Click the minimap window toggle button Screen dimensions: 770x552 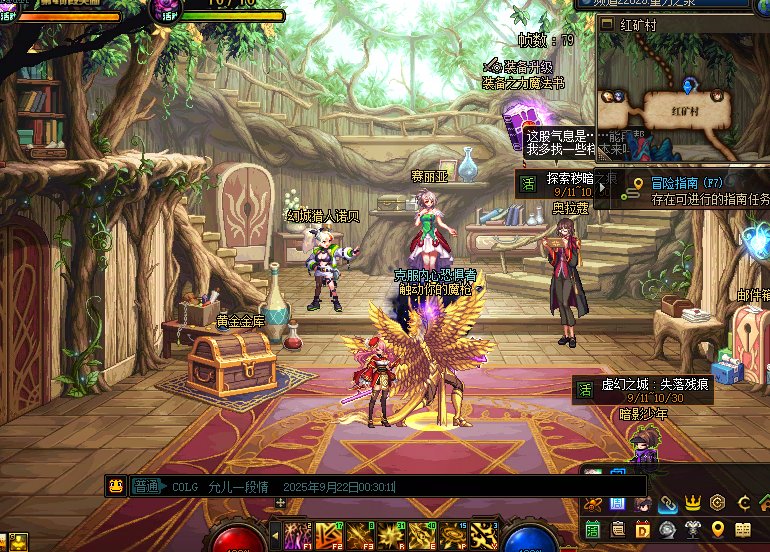coord(605,24)
